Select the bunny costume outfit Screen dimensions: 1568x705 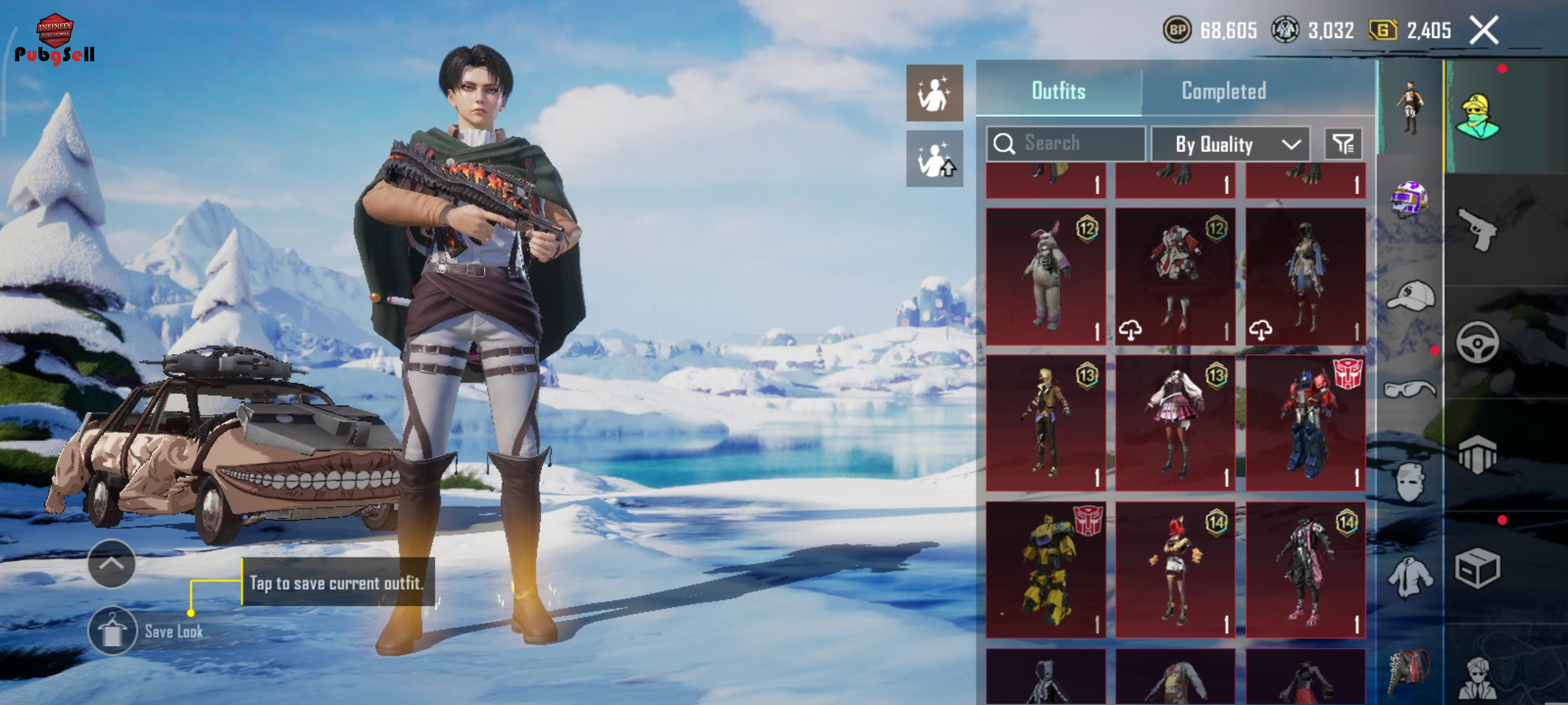pyautogui.click(x=1045, y=277)
